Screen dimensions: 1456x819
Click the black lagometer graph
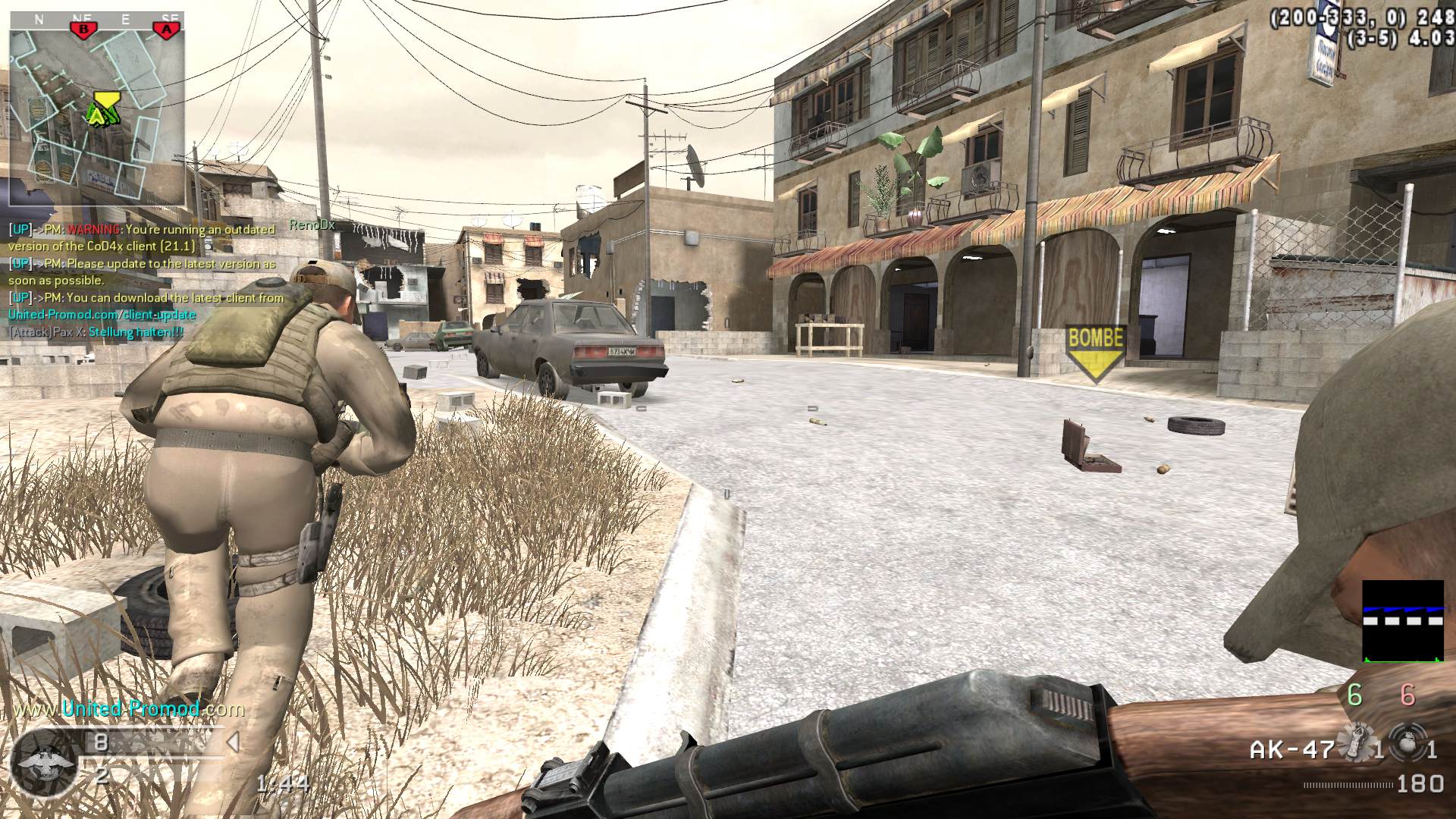pos(1403,622)
